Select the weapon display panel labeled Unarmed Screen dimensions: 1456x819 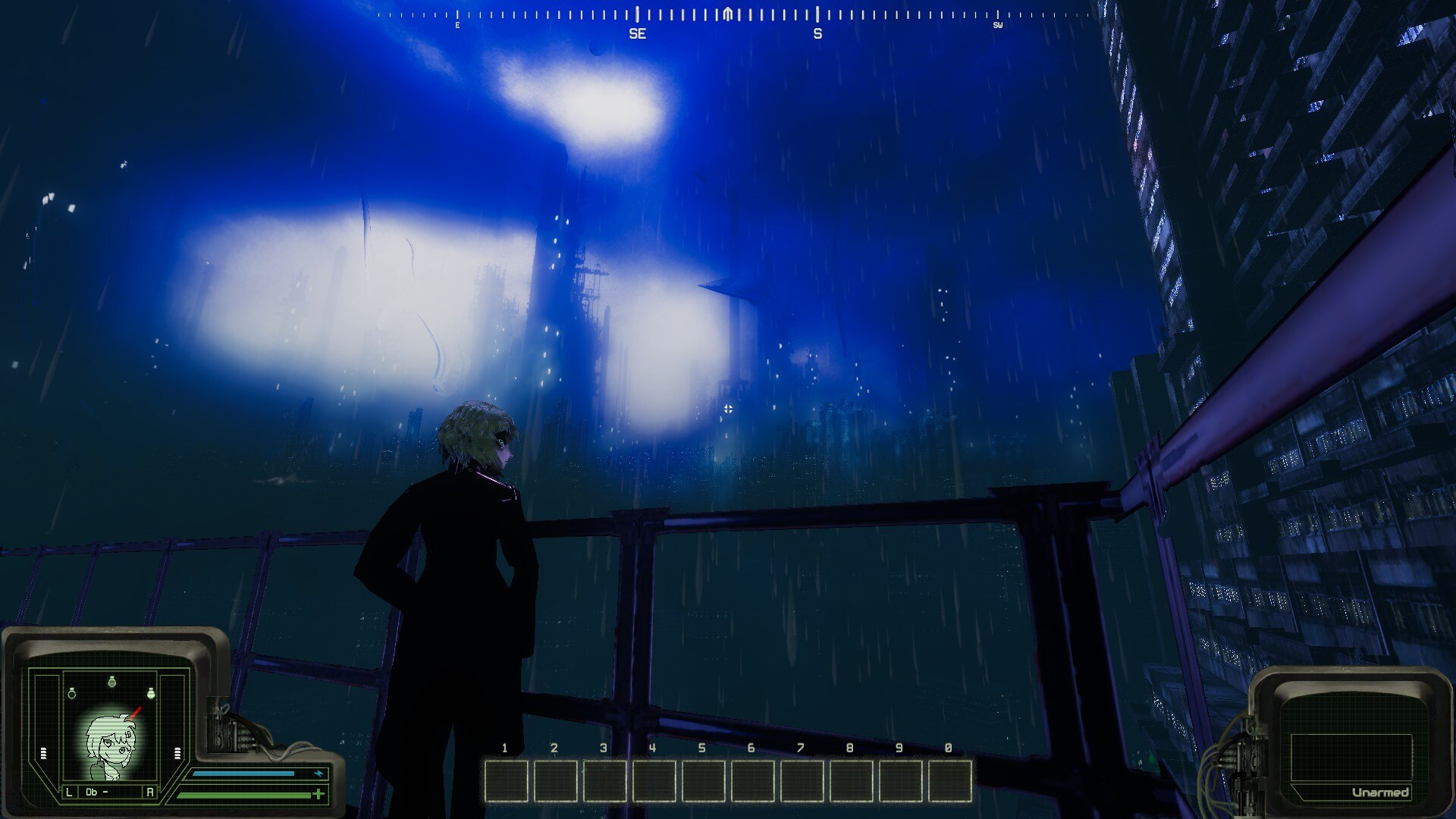coord(1351,758)
